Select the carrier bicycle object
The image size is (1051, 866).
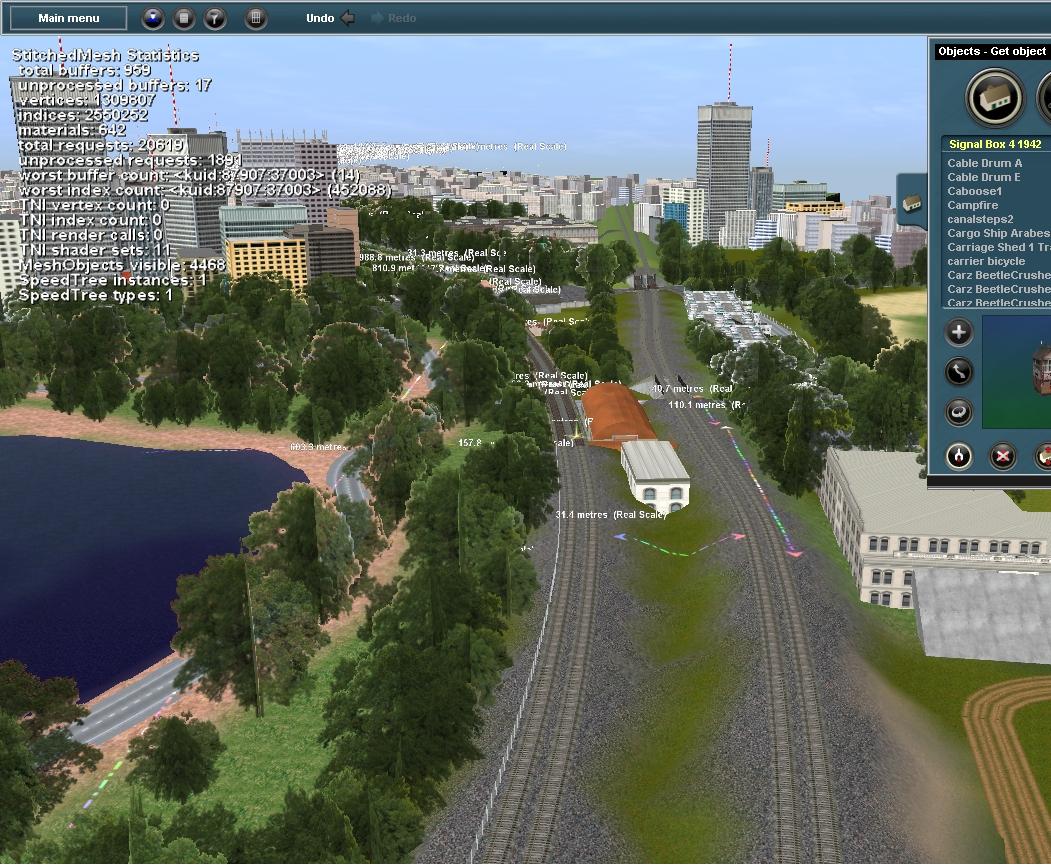pyautogui.click(x=986, y=261)
